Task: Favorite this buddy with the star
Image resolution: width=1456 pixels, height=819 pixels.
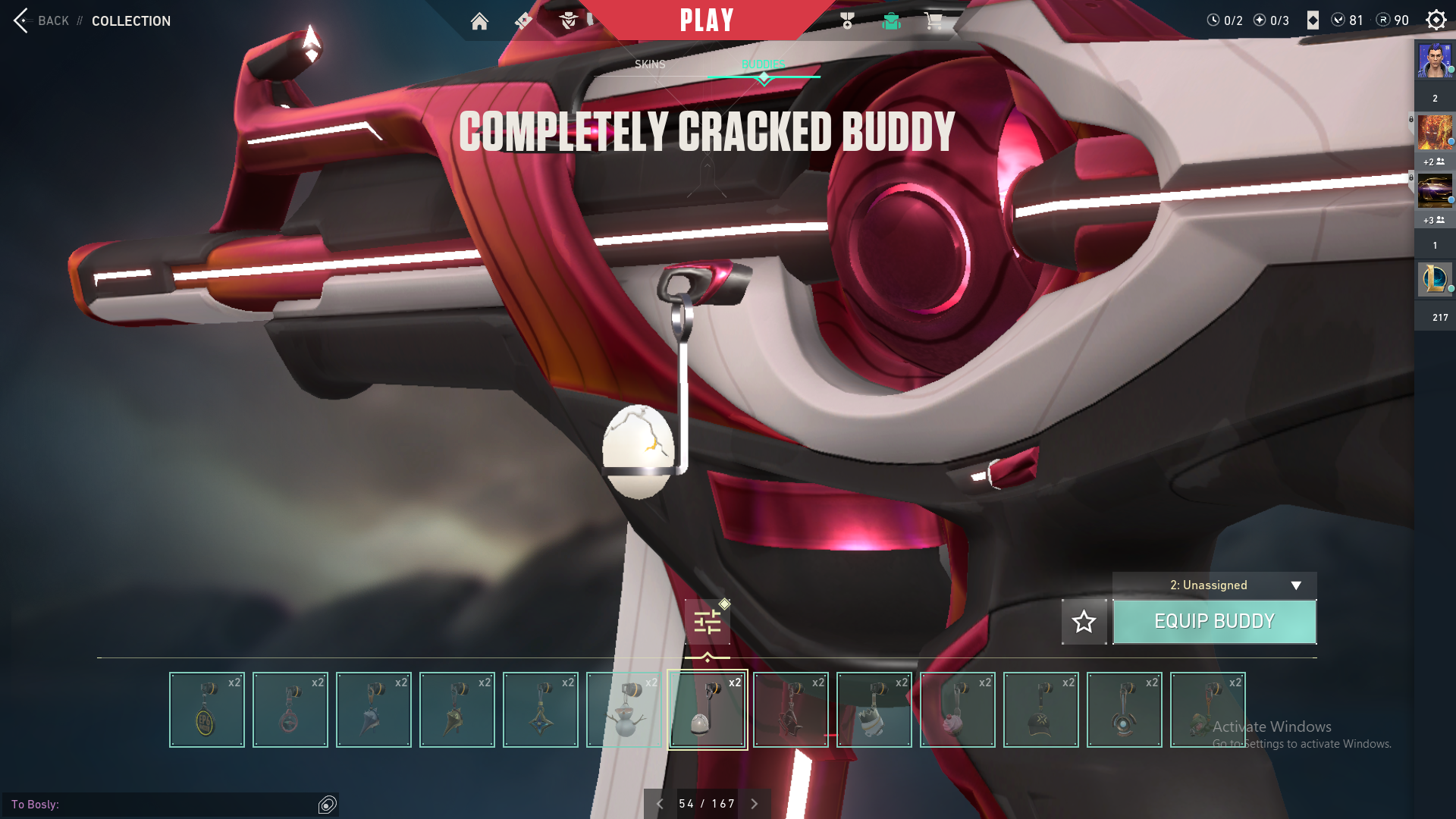Action: pyautogui.click(x=1084, y=622)
